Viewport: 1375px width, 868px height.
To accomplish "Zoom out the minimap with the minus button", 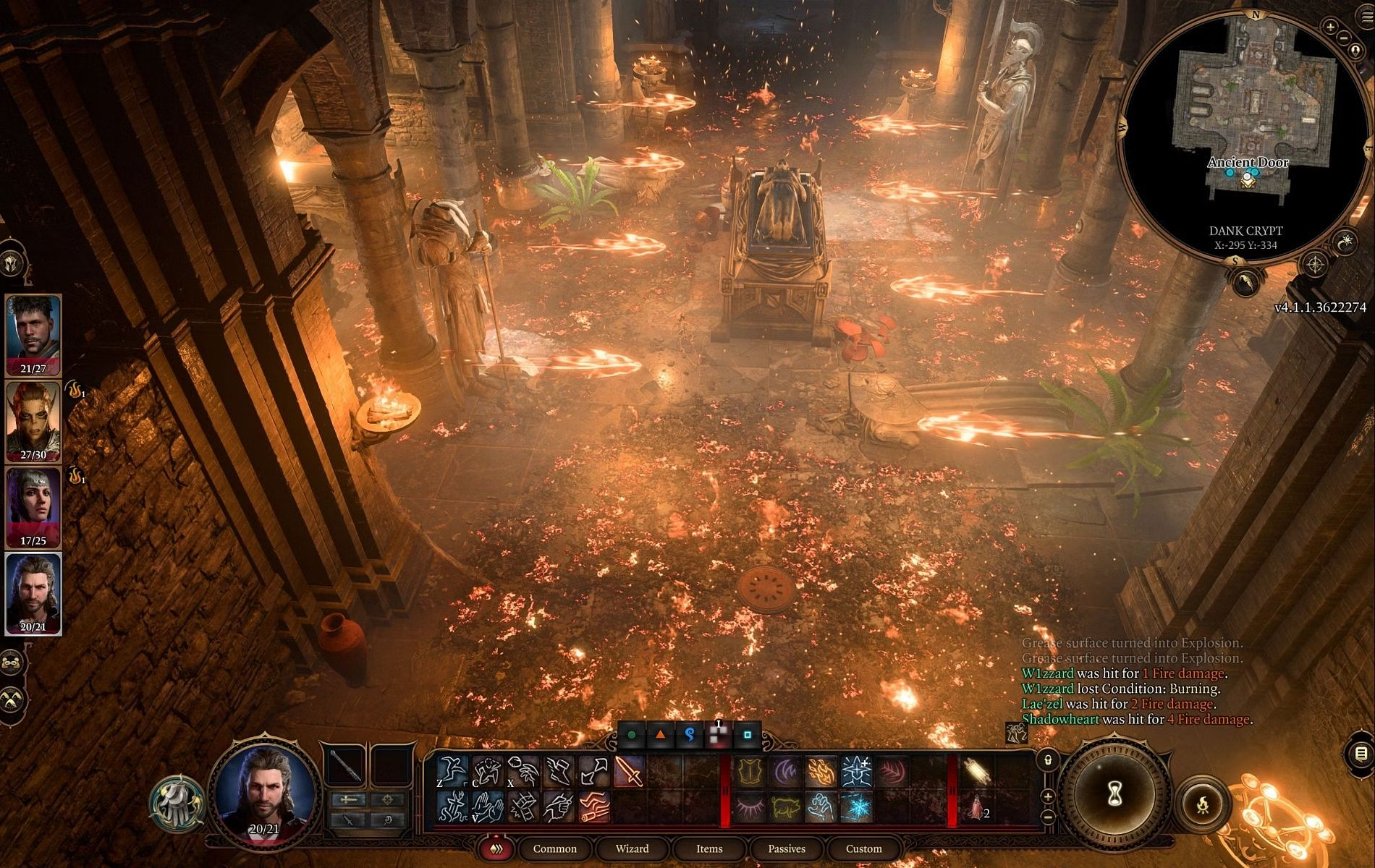I will (1344, 38).
